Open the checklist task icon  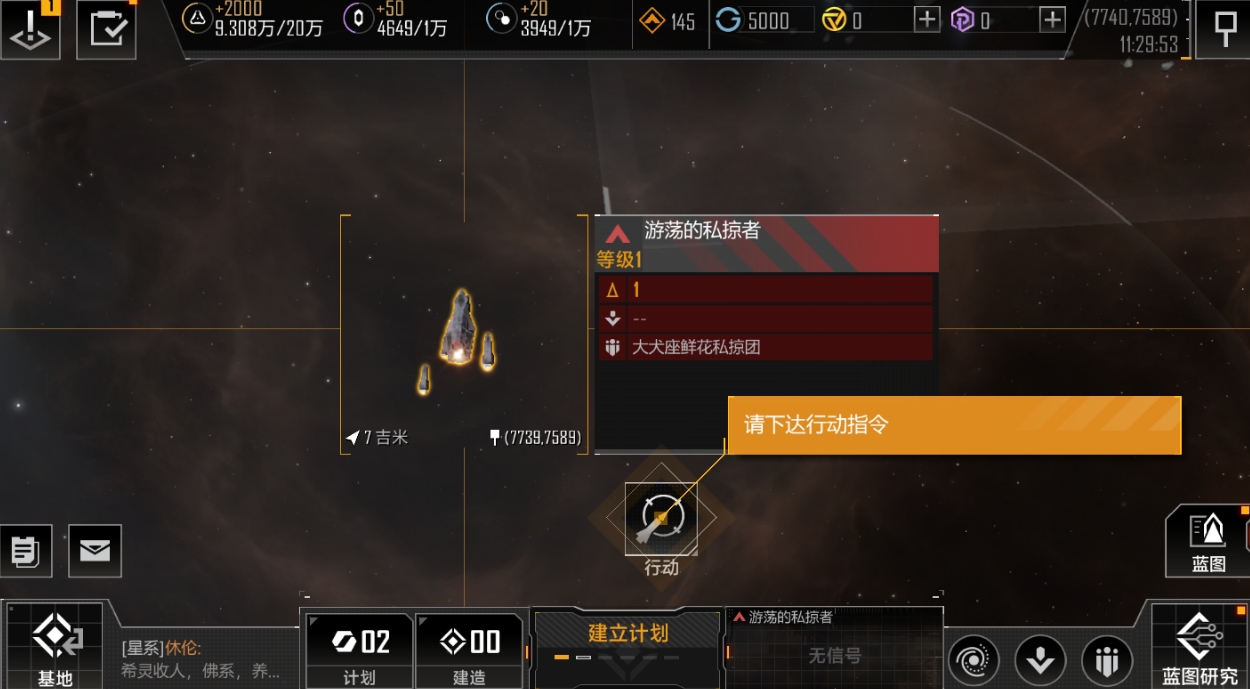point(106,28)
